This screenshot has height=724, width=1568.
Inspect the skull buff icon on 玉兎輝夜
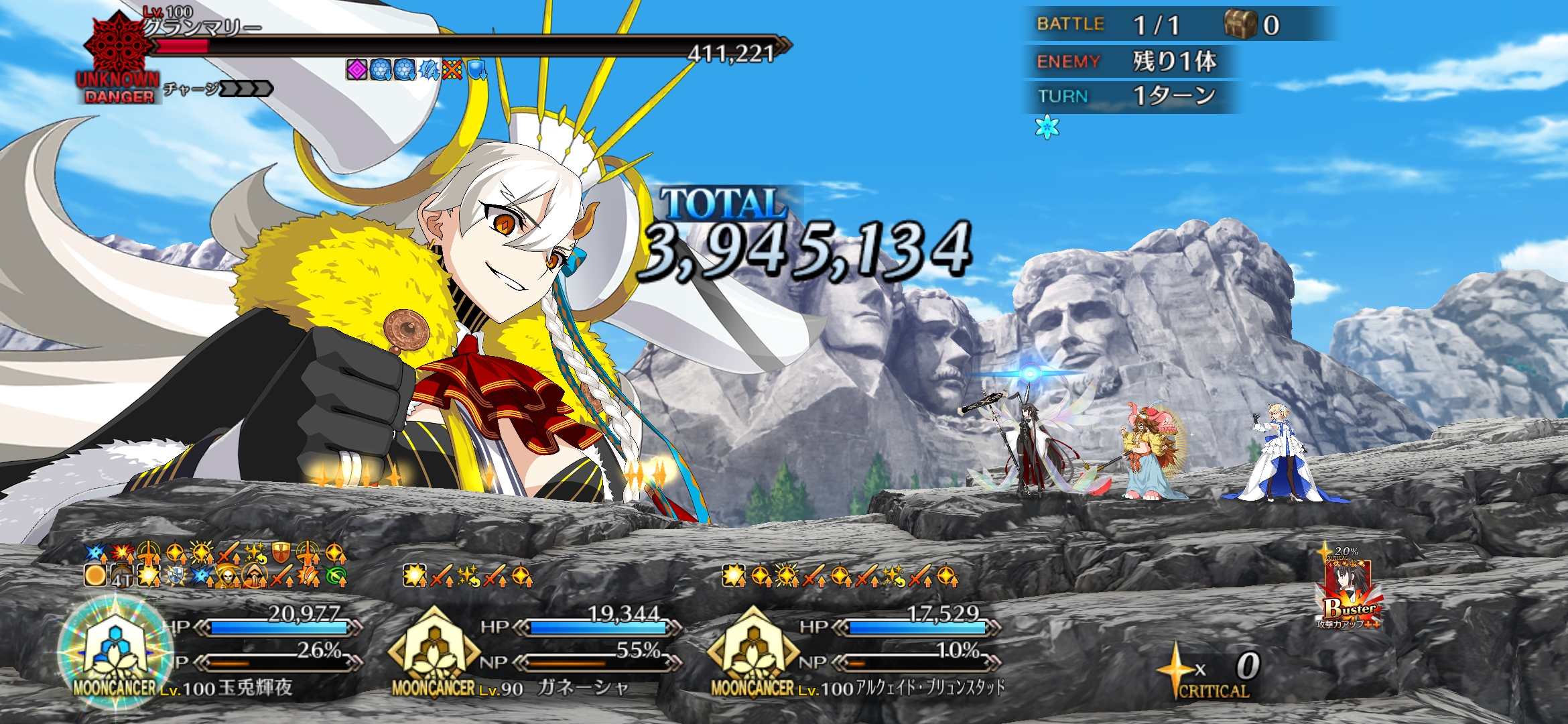click(x=228, y=576)
